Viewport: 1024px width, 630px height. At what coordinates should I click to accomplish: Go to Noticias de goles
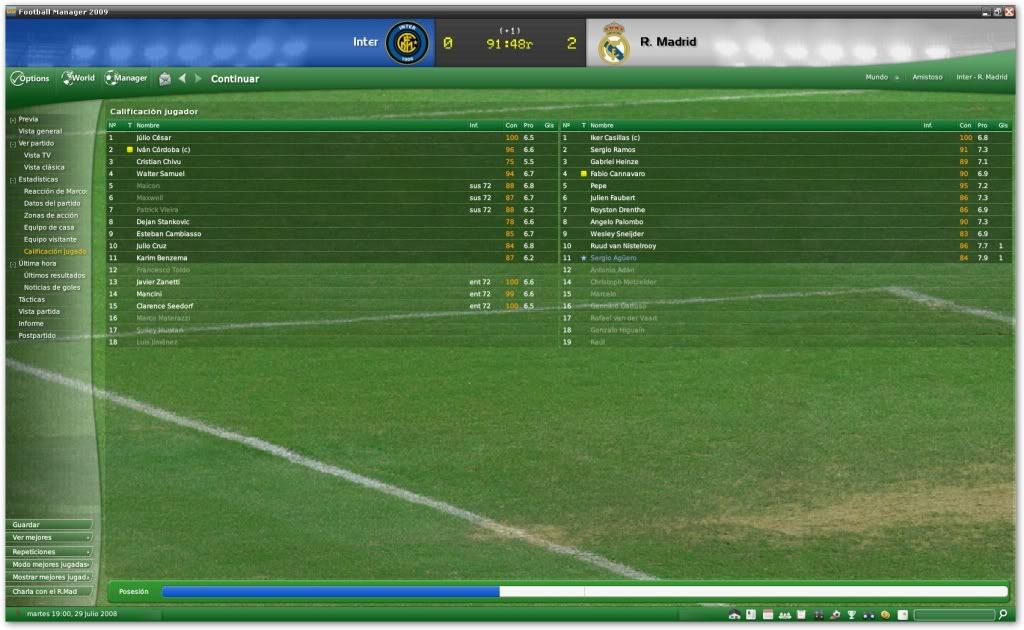tap(52, 287)
